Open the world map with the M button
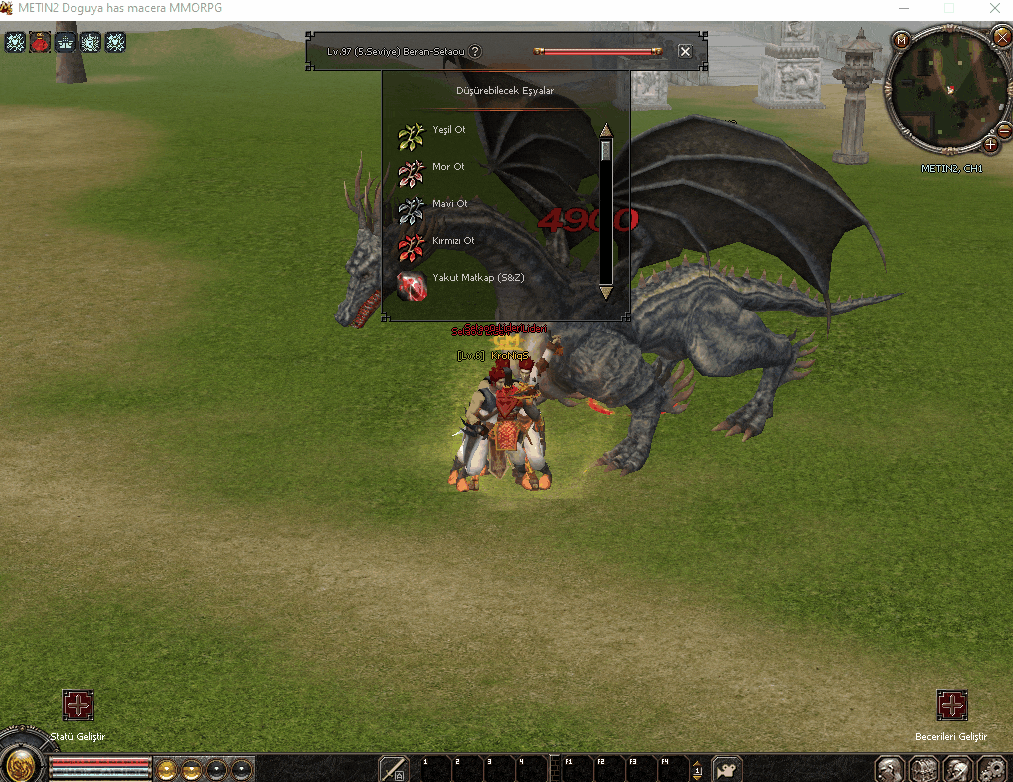This screenshot has width=1013, height=782. [x=902, y=40]
